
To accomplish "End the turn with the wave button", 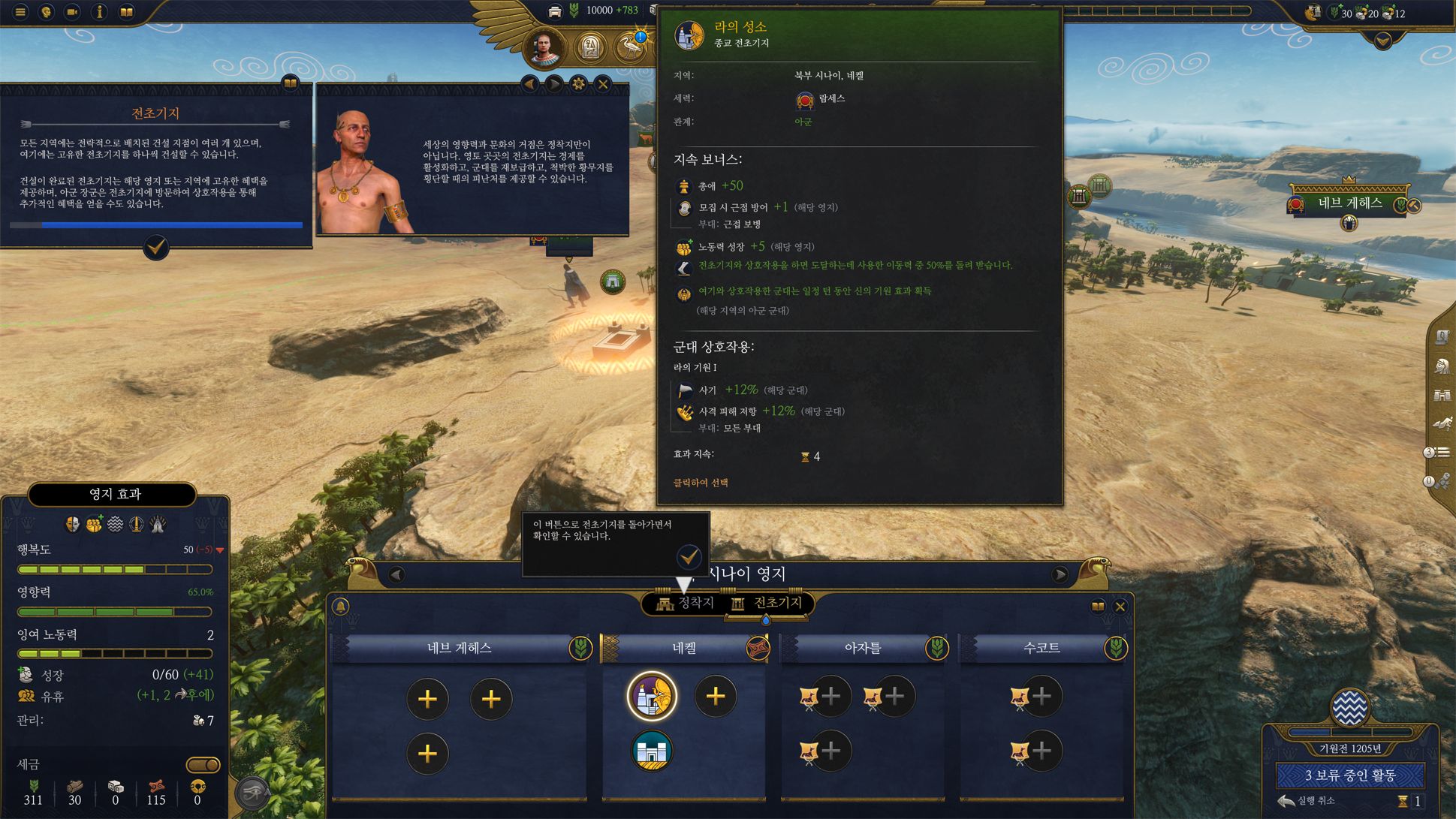I will [x=1349, y=708].
